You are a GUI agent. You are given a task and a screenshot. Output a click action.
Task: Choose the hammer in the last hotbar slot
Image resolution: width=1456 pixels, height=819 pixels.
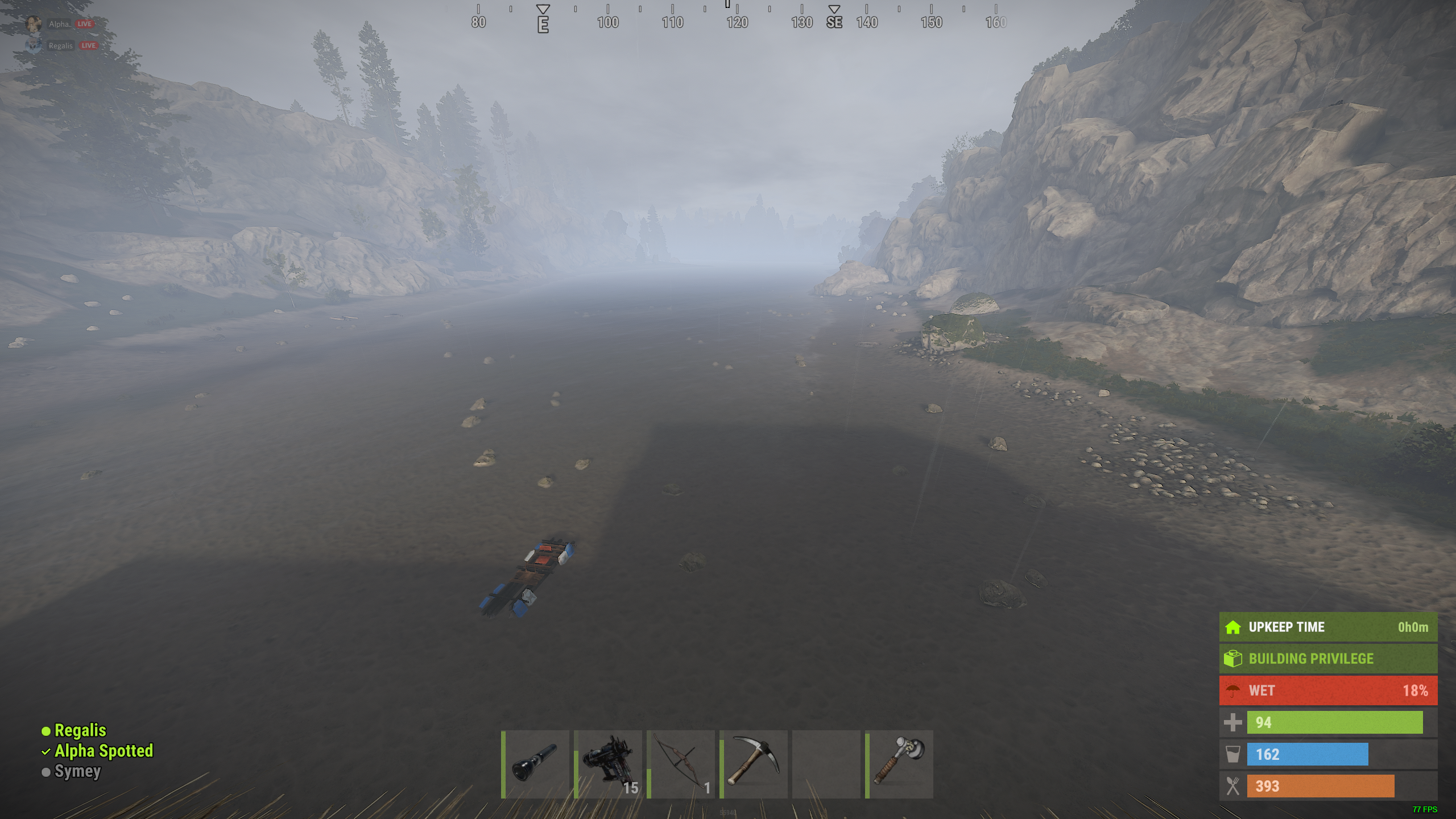tap(900, 764)
